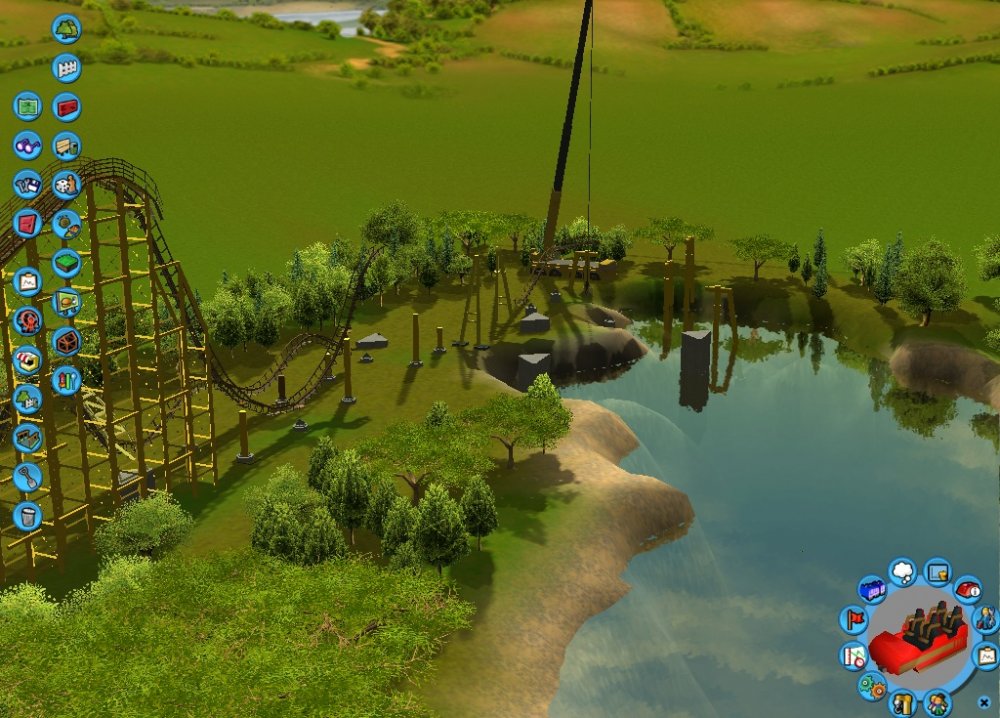The width and height of the screenshot is (1000, 718).
Task: Show the ride information car icon
Action: 967,590
